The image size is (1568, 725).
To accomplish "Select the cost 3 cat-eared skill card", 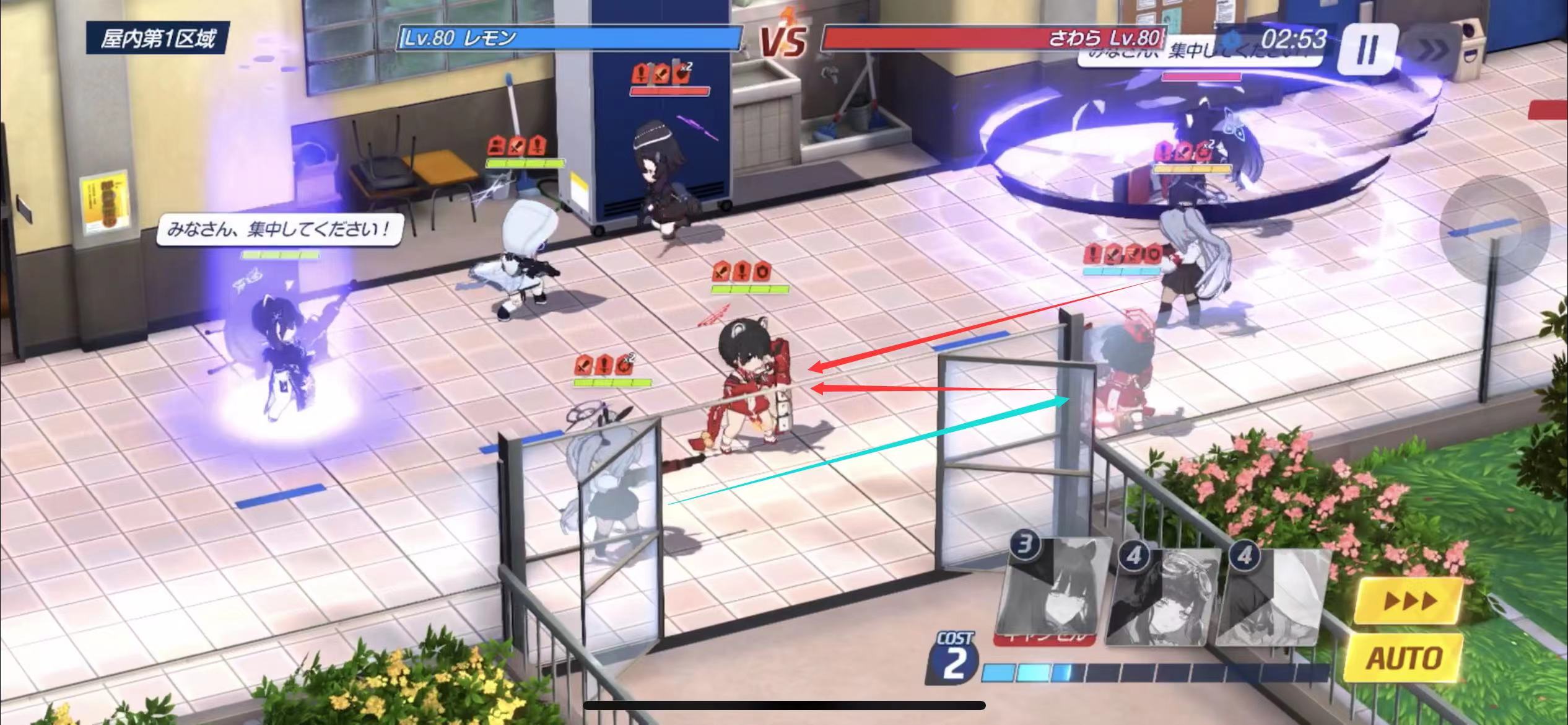I will click(1047, 589).
